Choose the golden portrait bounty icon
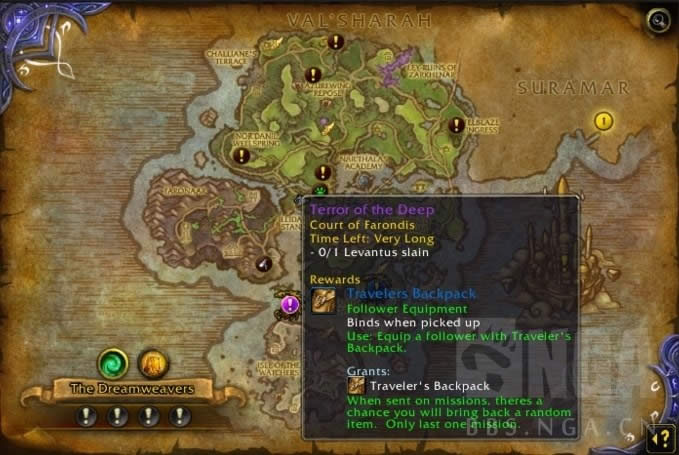Image resolution: width=679 pixels, height=455 pixels. pos(150,362)
